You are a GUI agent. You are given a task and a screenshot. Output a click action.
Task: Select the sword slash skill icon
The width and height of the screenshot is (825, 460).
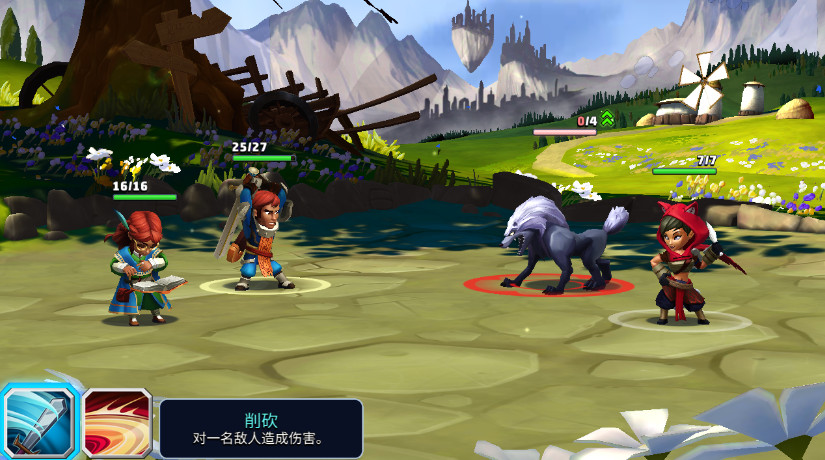38,421
